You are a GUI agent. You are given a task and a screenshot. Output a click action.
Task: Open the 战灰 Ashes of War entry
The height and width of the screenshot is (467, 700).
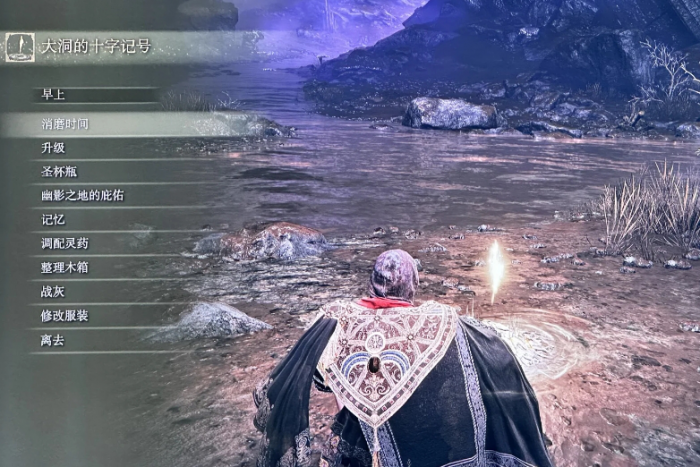pos(54,292)
